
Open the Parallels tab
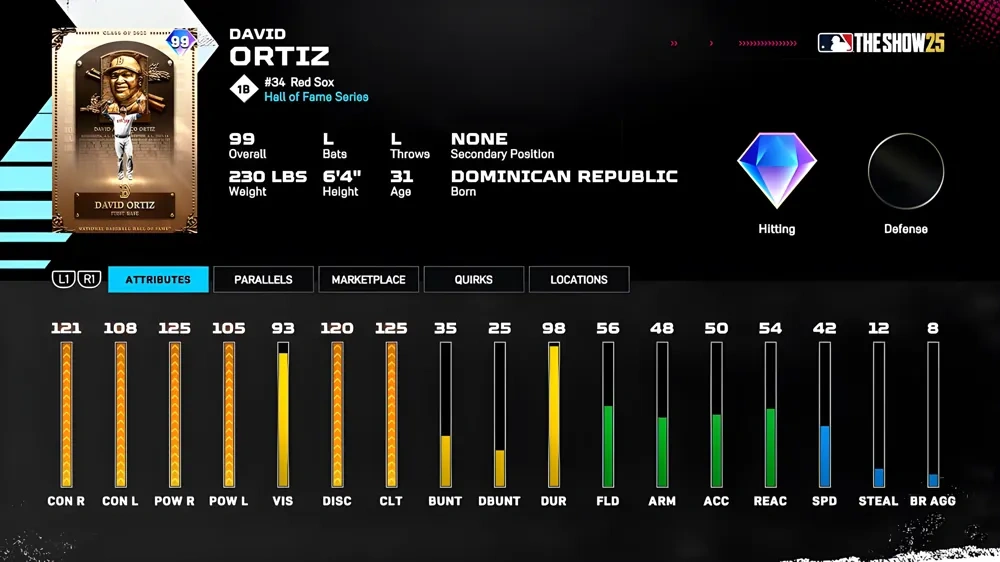point(263,280)
